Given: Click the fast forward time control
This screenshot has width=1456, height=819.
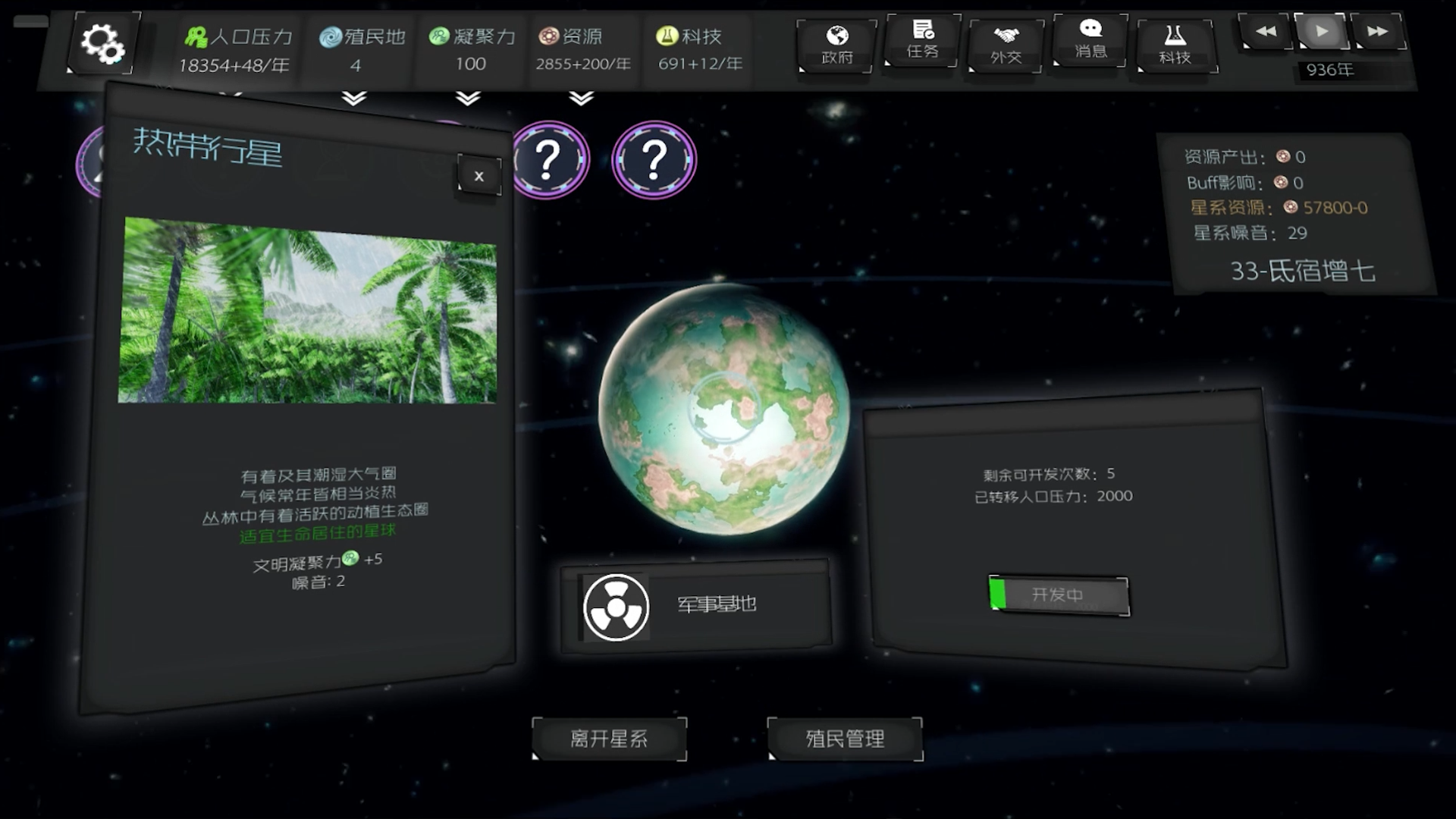Looking at the screenshot, I should point(1379,32).
